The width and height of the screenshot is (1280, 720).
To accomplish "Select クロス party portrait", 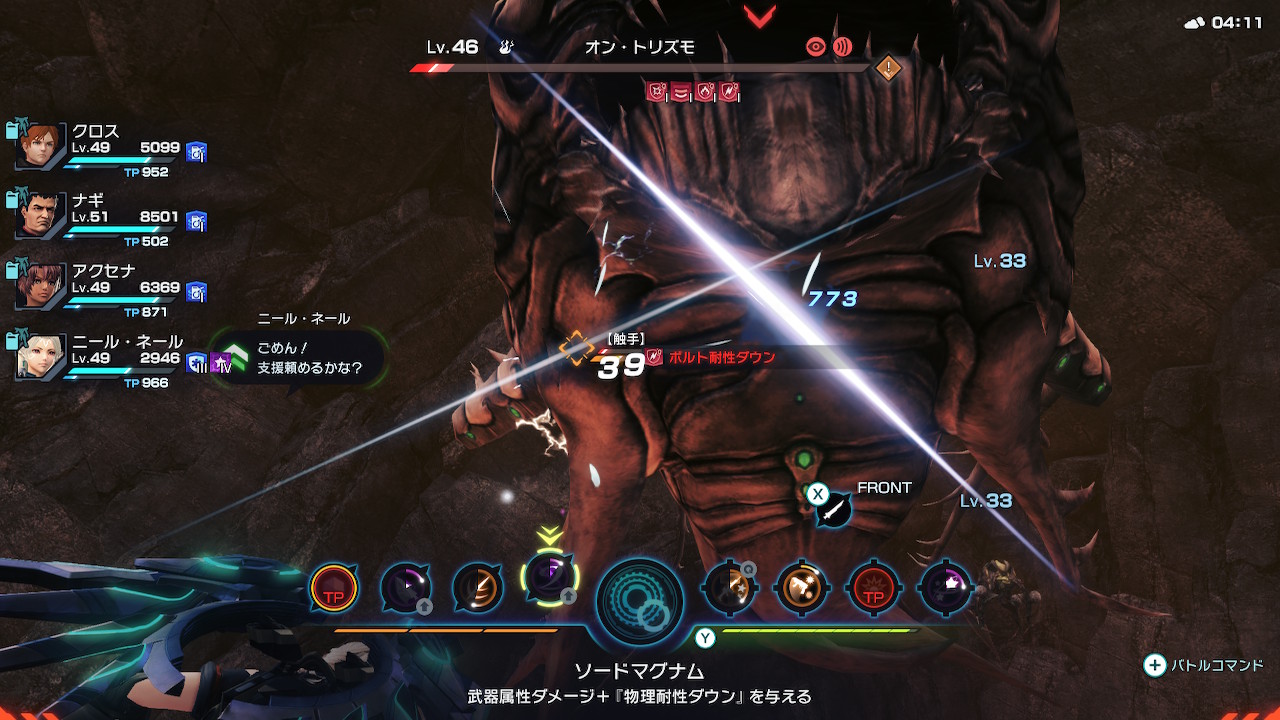I will 40,148.
